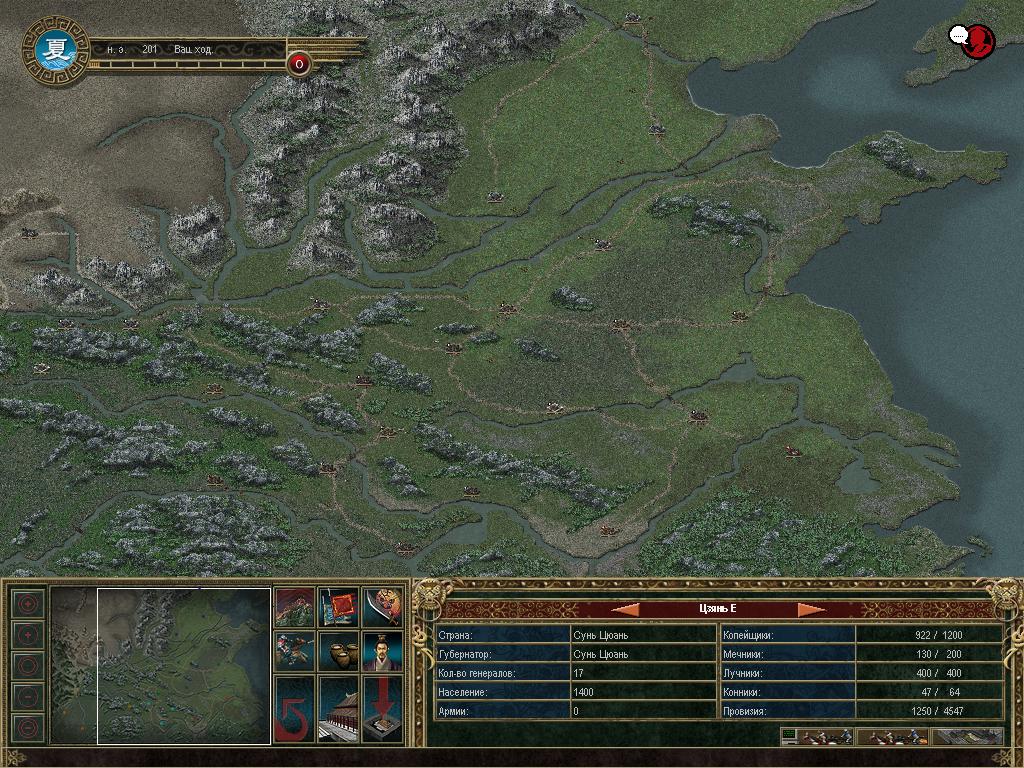
Task: Open the palace building icon
Action: [338, 708]
